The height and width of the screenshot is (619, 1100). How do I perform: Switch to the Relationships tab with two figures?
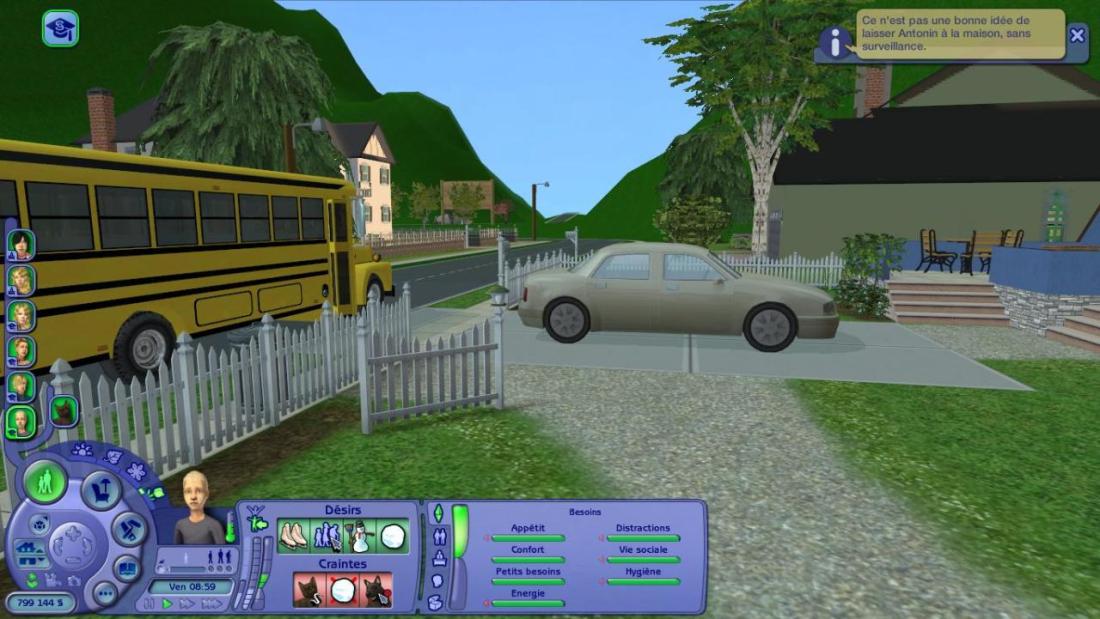[438, 537]
